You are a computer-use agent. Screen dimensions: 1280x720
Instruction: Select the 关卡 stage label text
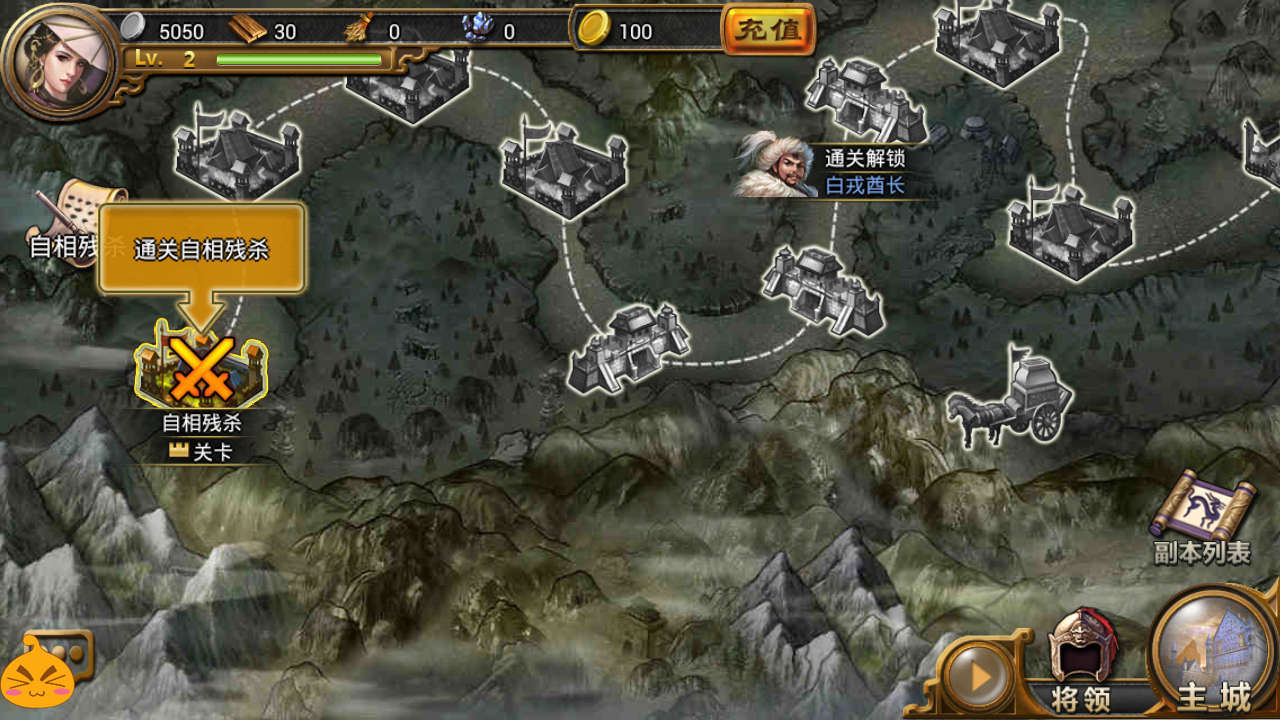203,452
